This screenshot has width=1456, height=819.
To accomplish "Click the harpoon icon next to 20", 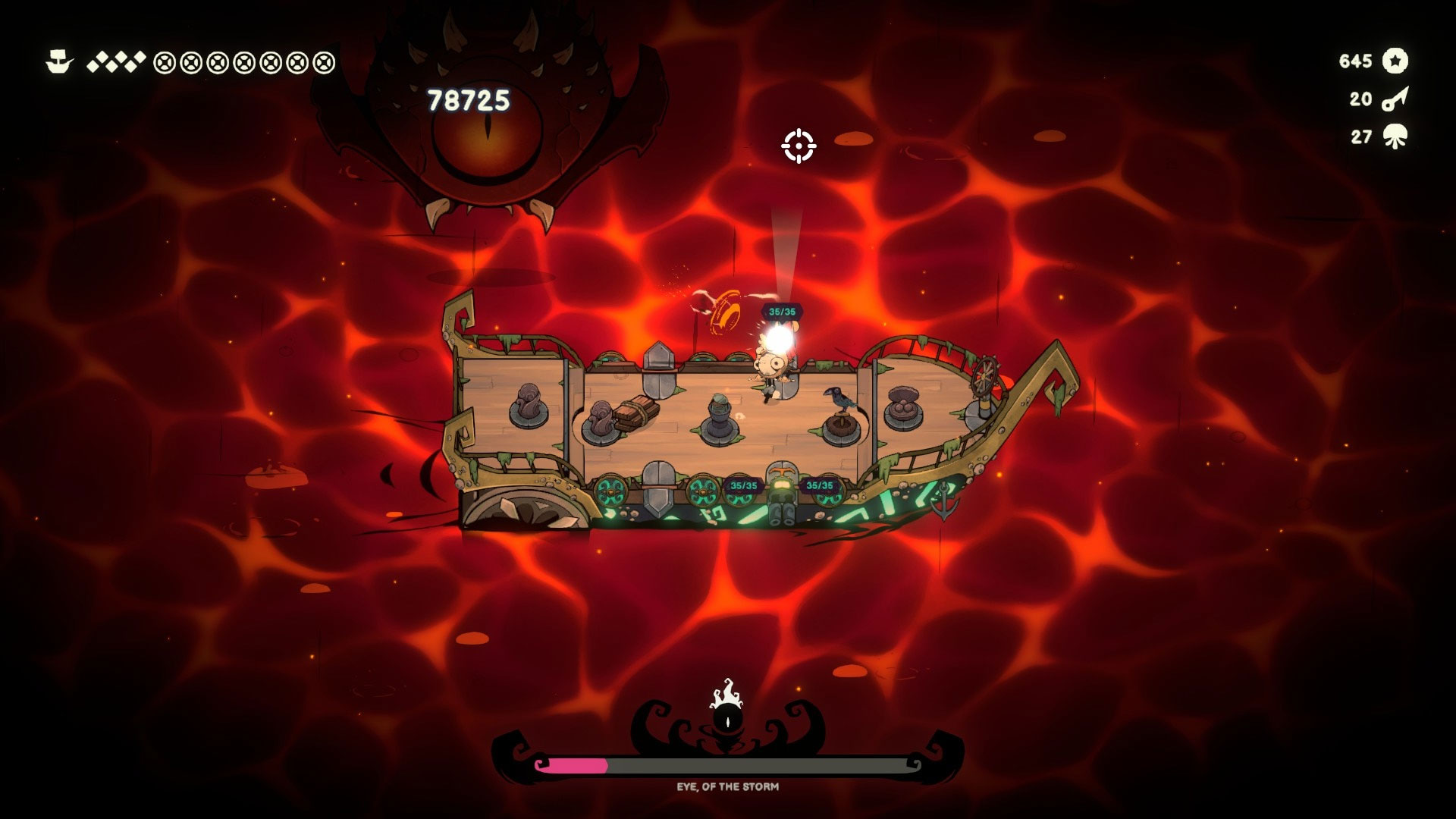I will pyautogui.click(x=1395, y=99).
